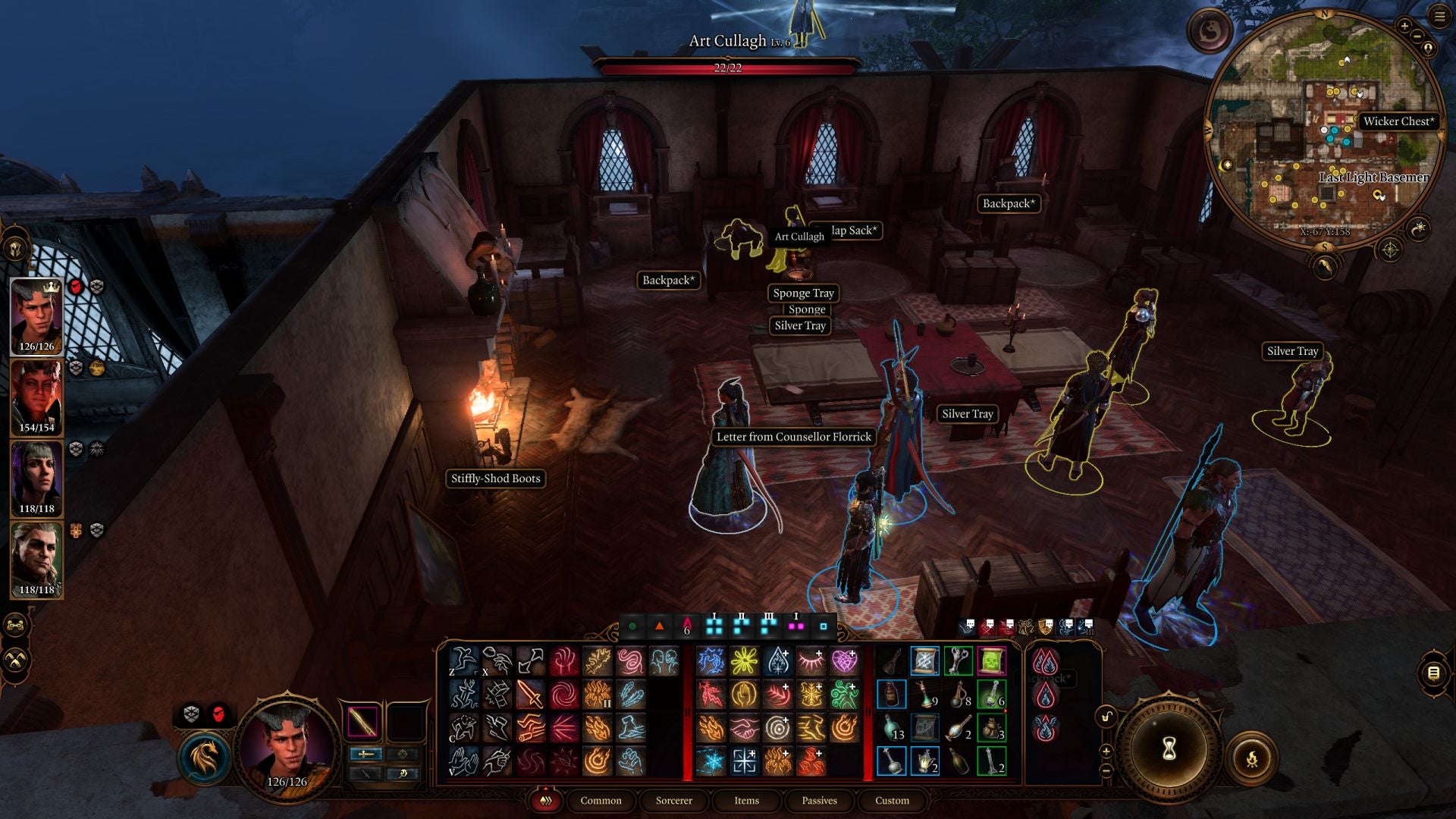This screenshot has width=1456, height=819.
Task: Pick up the Letter from Counsellor Florrick
Action: [x=793, y=438]
